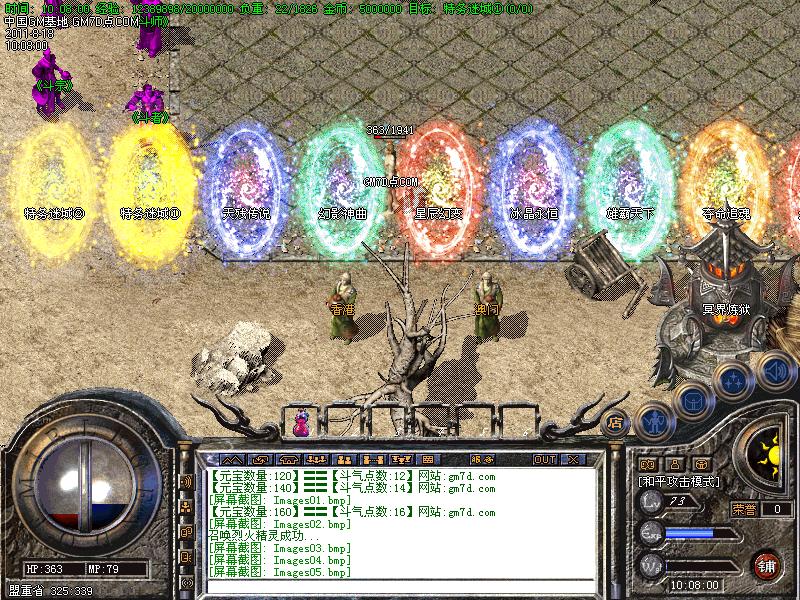This screenshot has height=600, width=800.
Task: Click the 服务 button on chat toolbar
Action: [x=482, y=459]
